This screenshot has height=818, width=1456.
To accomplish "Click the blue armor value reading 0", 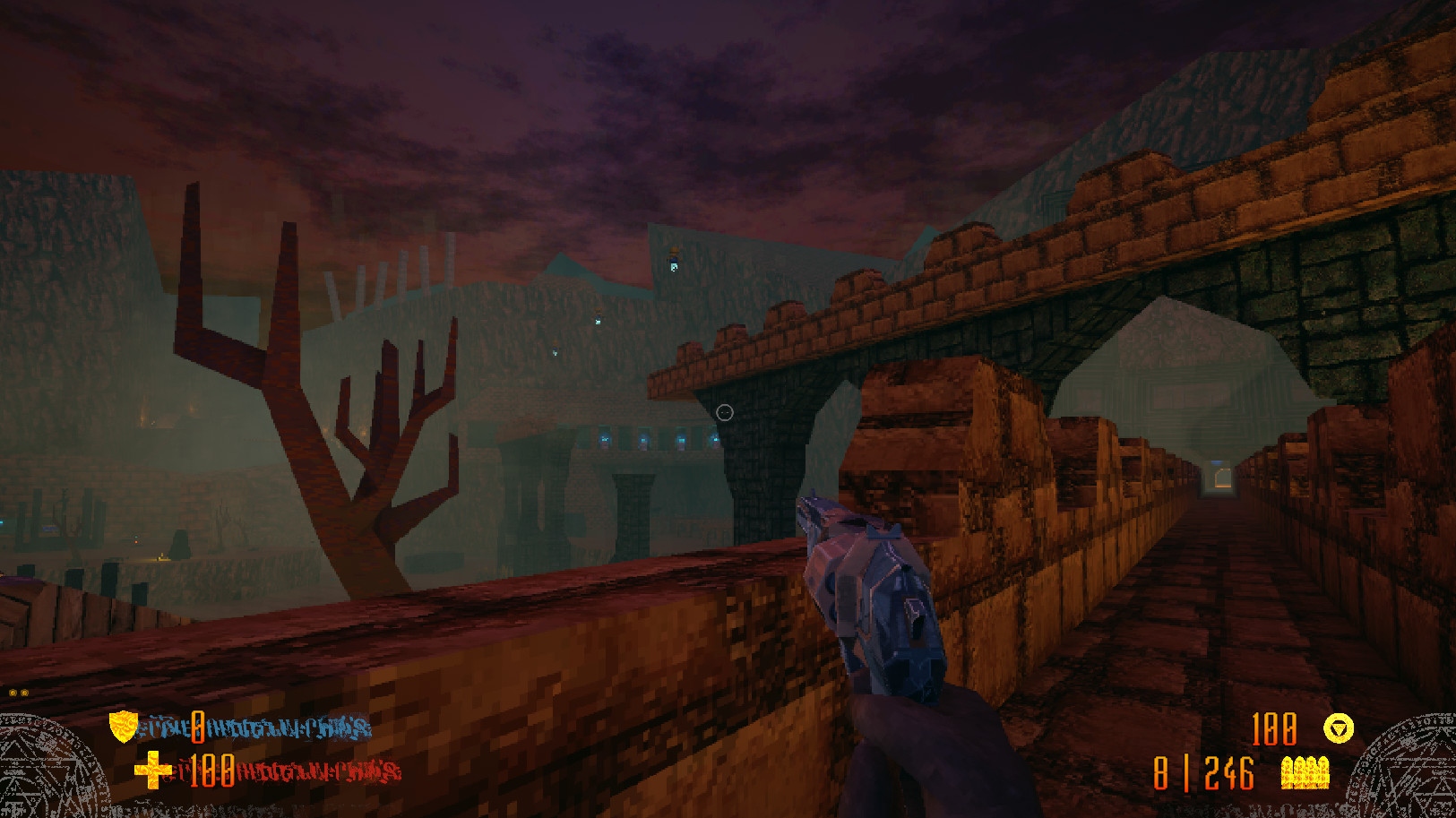I will click(x=199, y=727).
